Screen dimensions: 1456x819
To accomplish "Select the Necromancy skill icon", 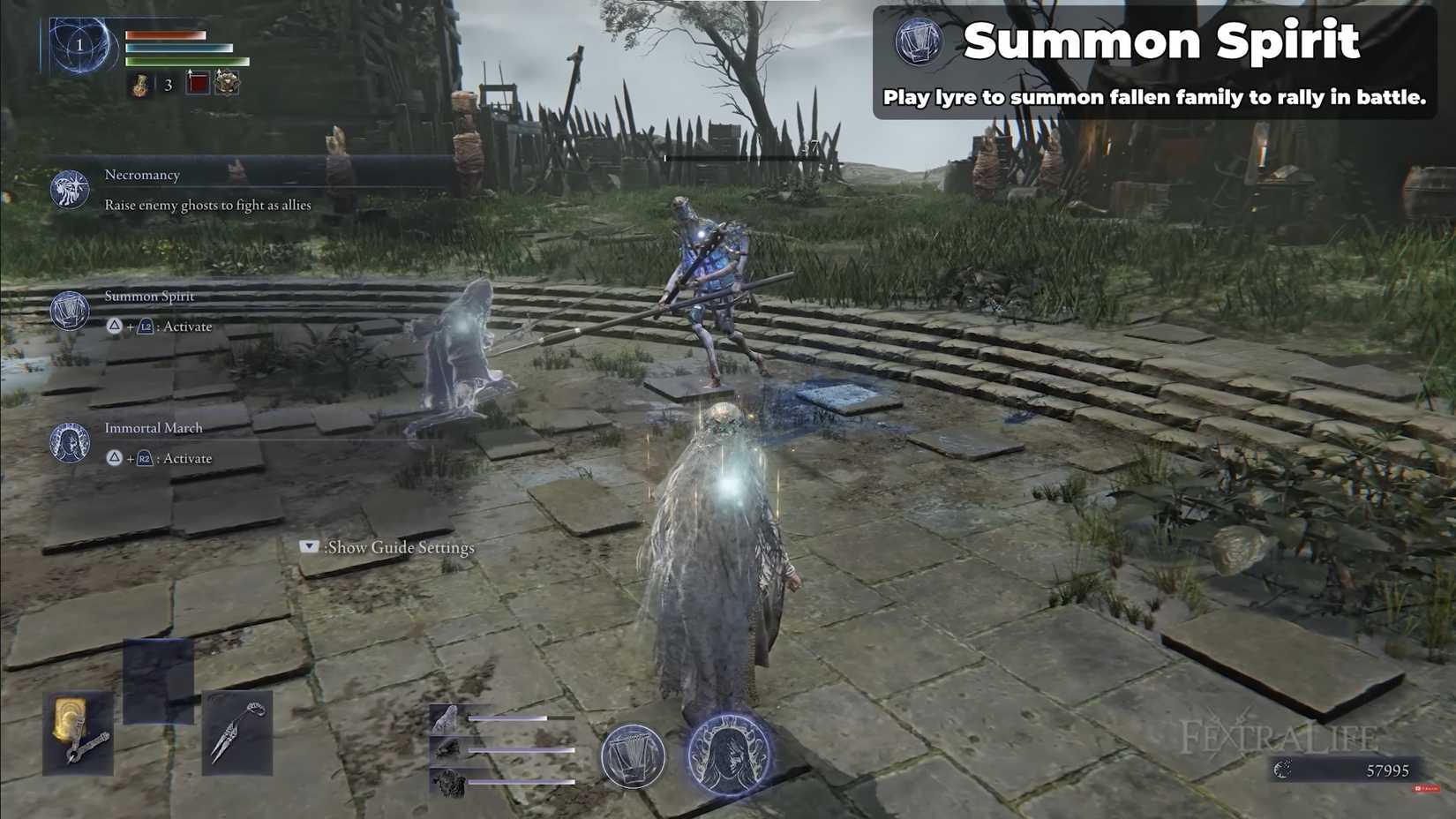I will [x=69, y=188].
